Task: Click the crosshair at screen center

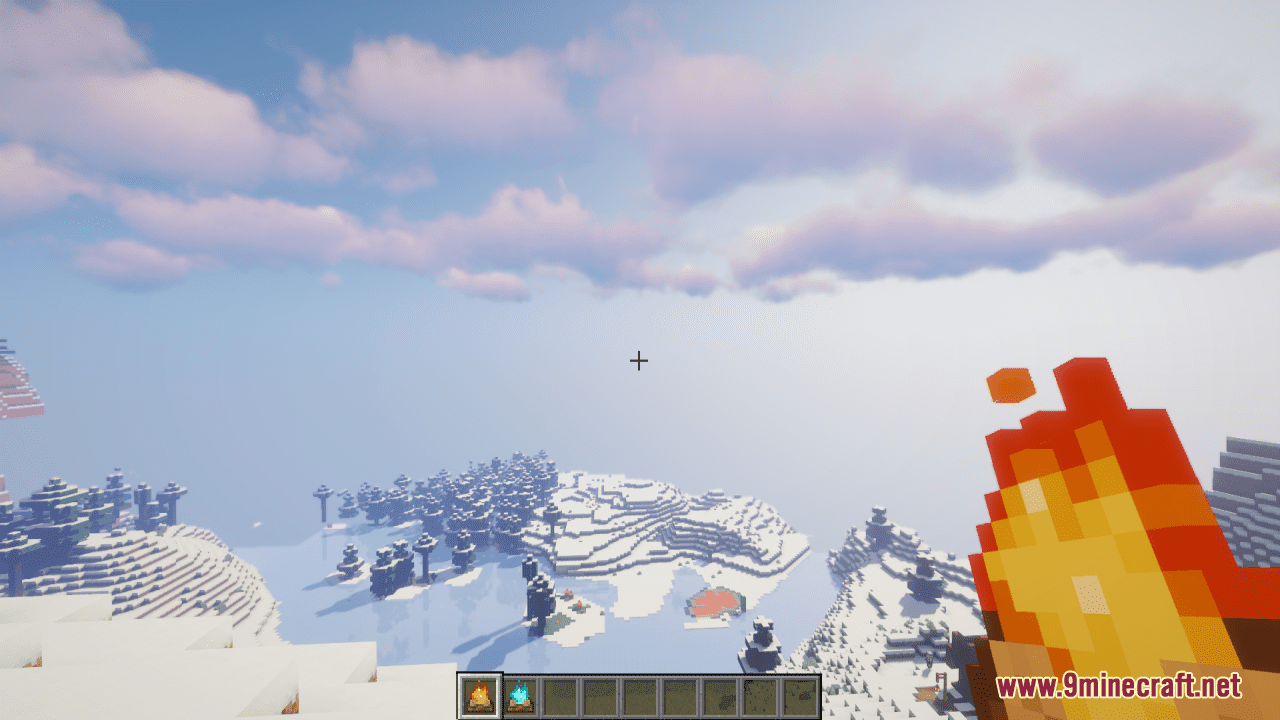Action: pos(640,361)
